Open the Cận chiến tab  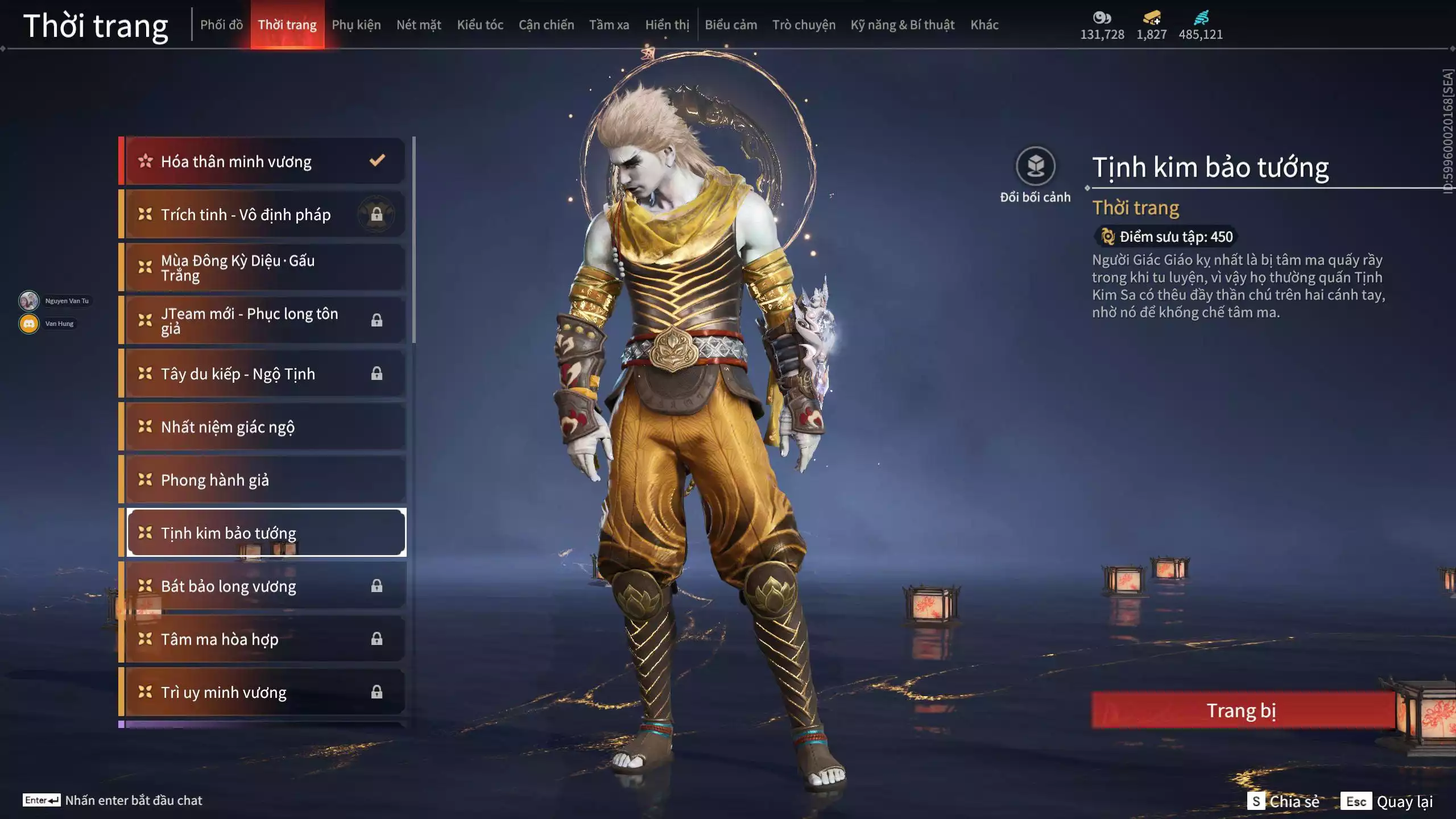(546, 25)
